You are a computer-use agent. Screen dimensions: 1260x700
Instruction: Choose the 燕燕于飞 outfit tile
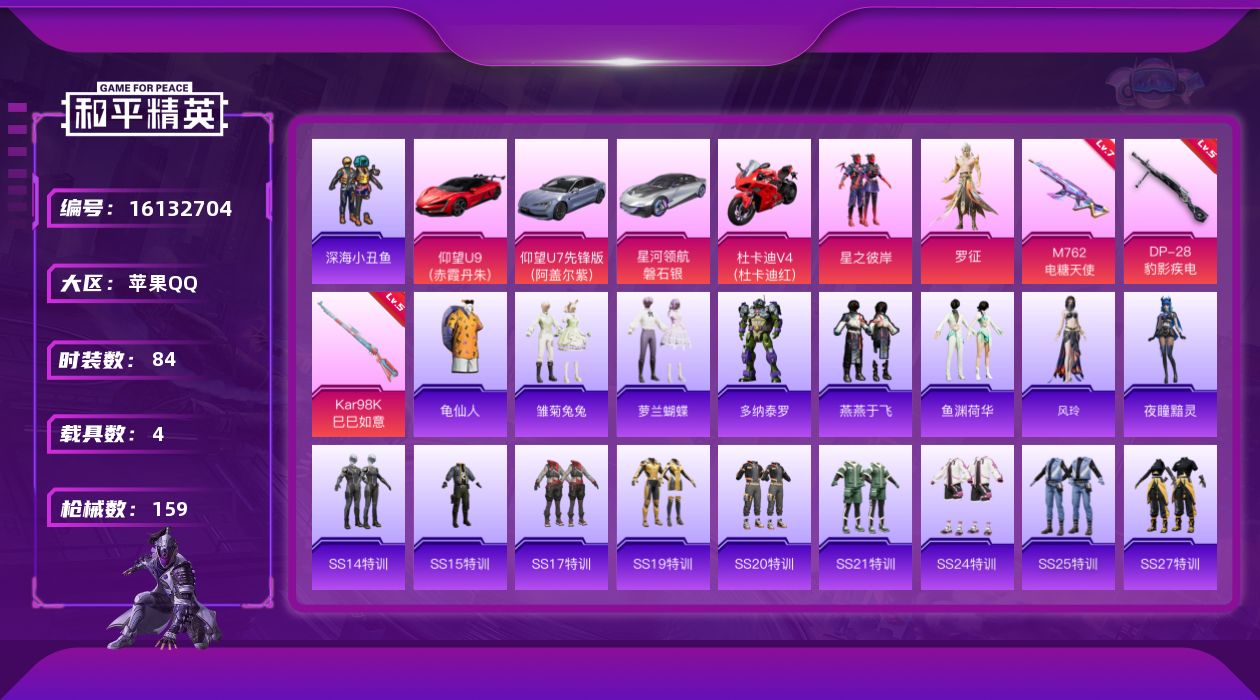point(865,364)
